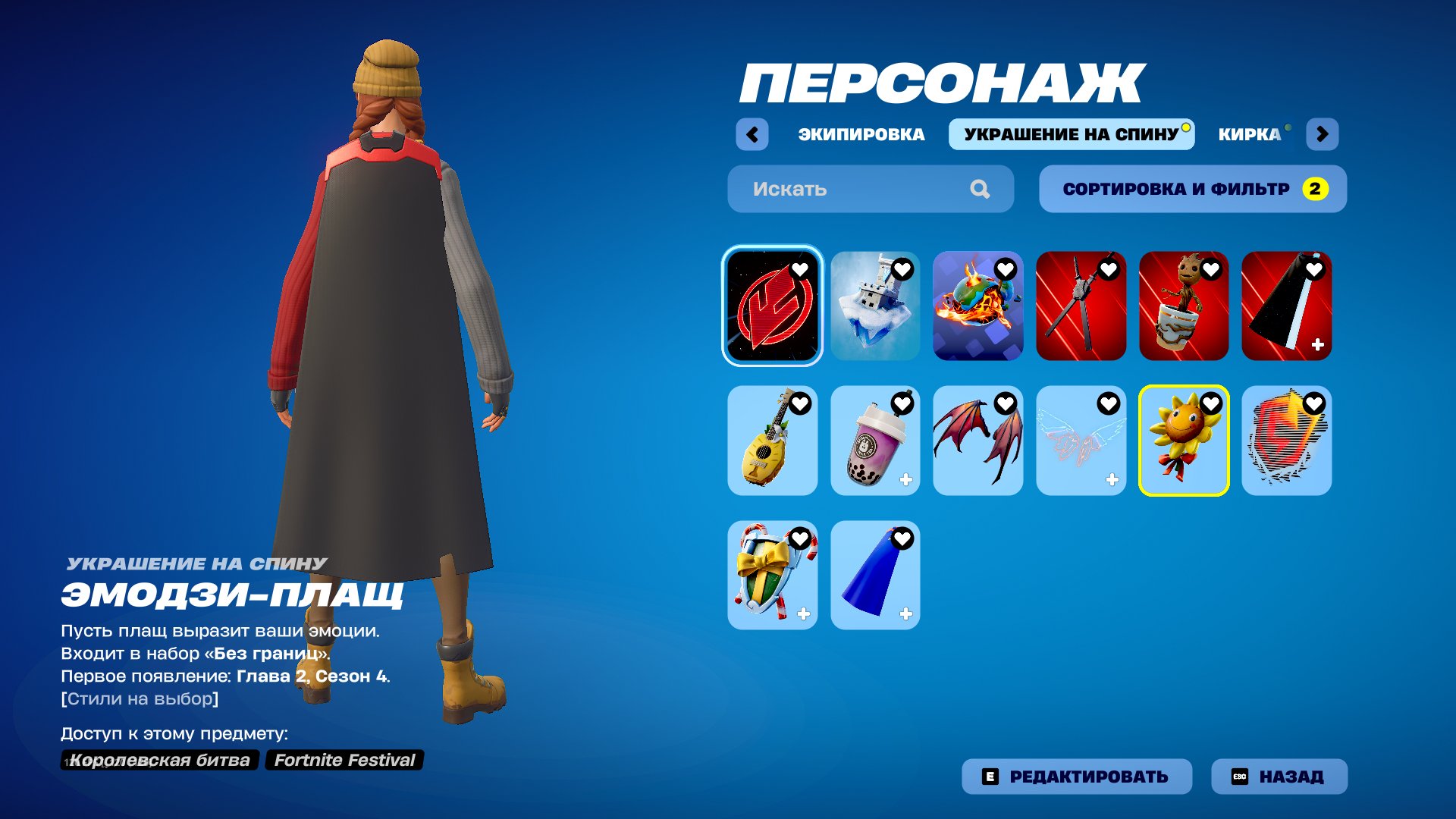Click the search magnifier icon
This screenshot has width=1456, height=819.
click(982, 189)
